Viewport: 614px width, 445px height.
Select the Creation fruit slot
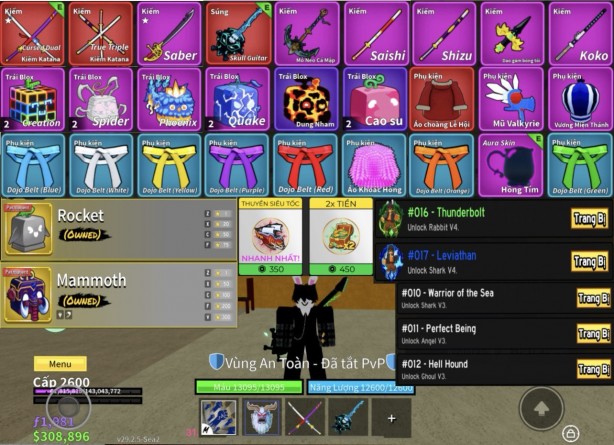32,99
